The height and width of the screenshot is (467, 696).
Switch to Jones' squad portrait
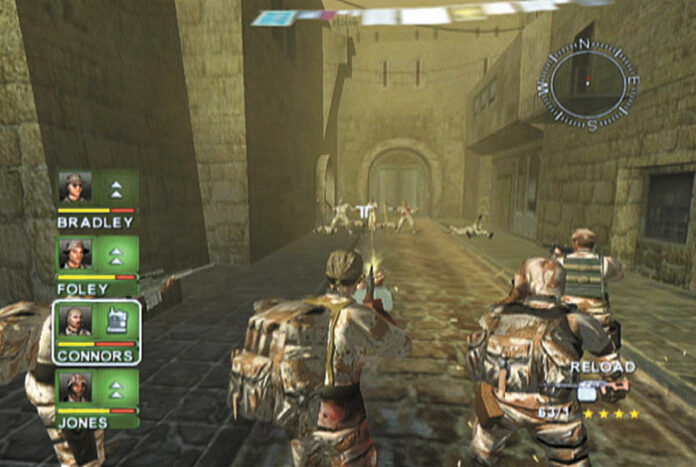(x=75, y=387)
